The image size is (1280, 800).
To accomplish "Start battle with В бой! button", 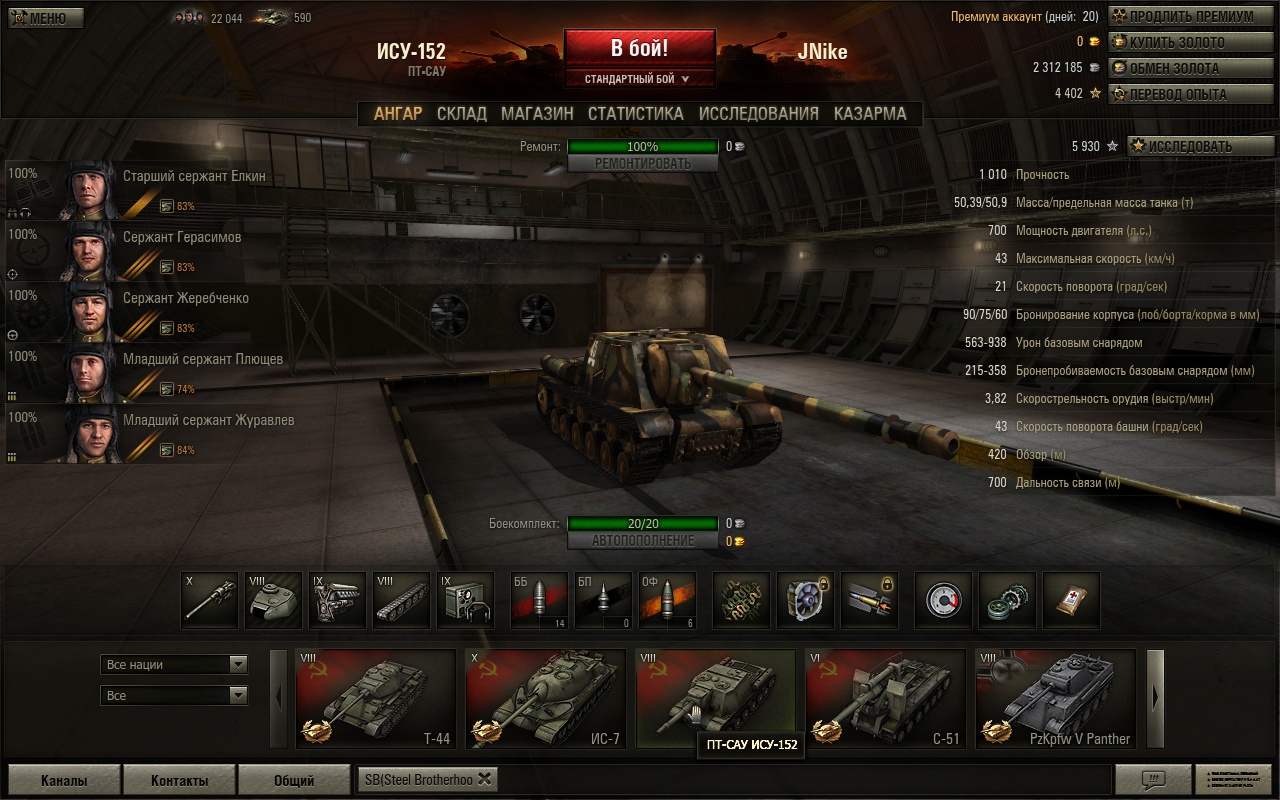I will coord(639,49).
